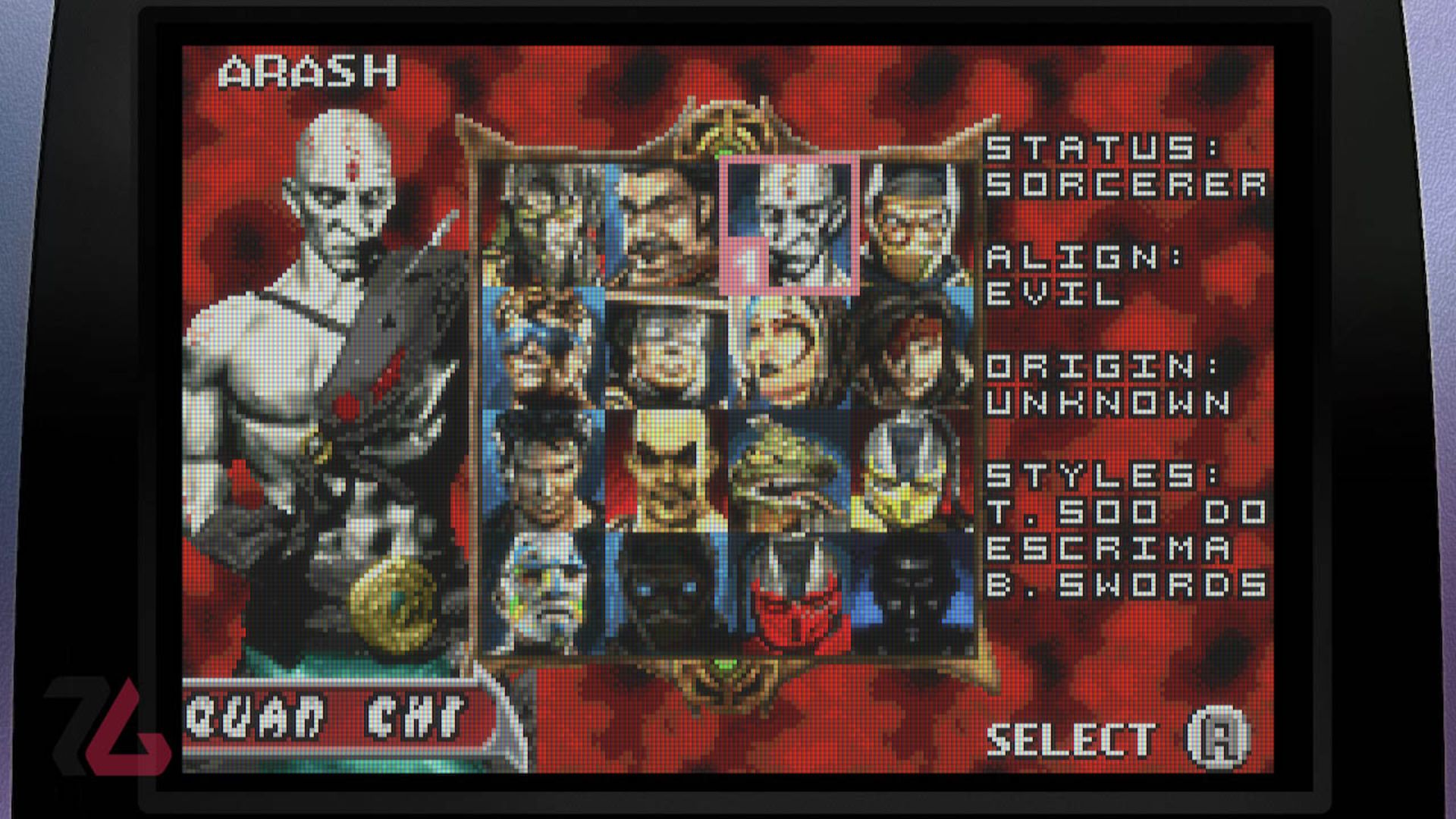Select the red cyborg helmet portrait
Image resolution: width=1456 pixels, height=819 pixels.
pyautogui.click(x=789, y=593)
